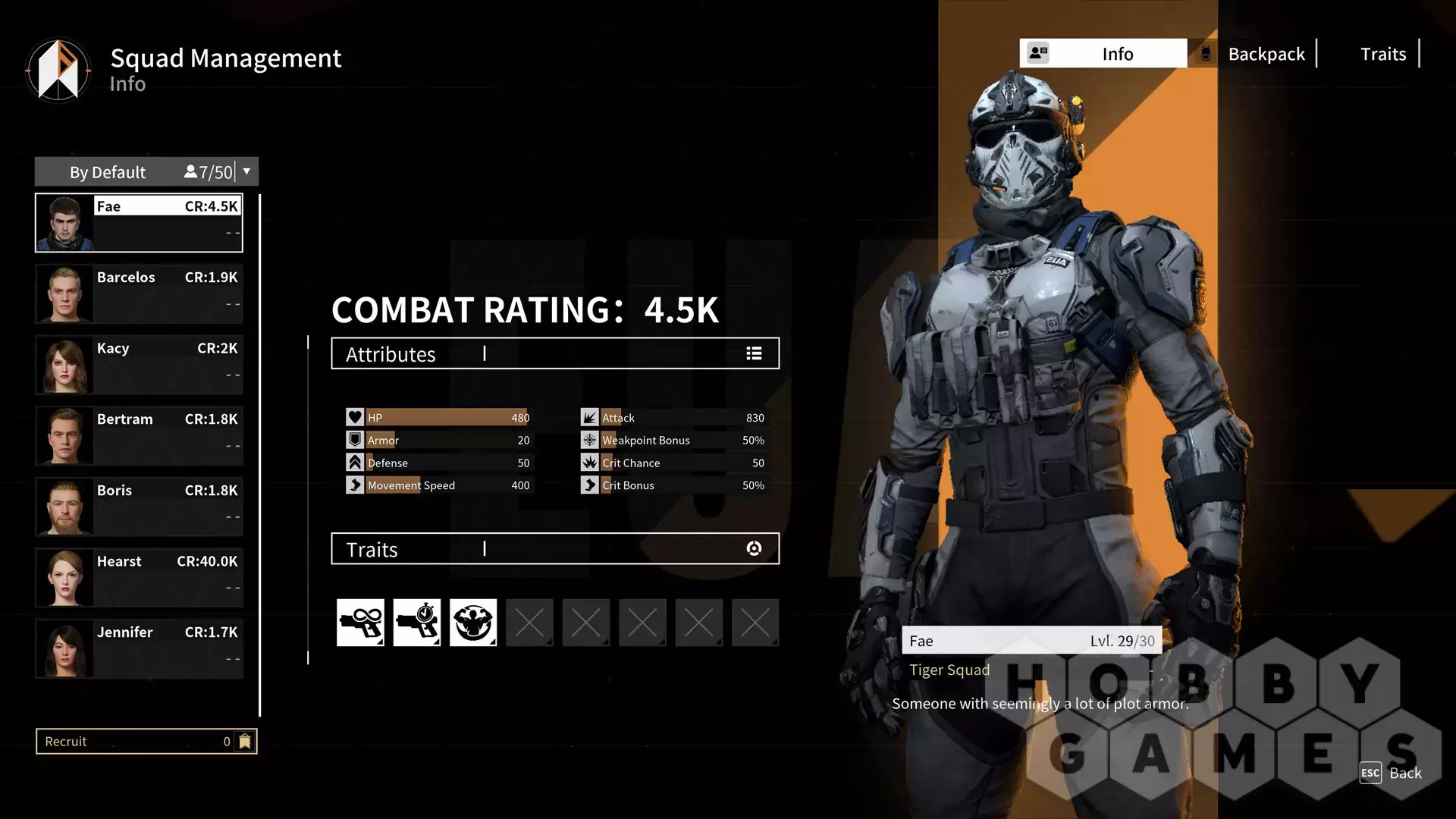
Task: Select the muscular figure trait icon
Action: point(473,623)
